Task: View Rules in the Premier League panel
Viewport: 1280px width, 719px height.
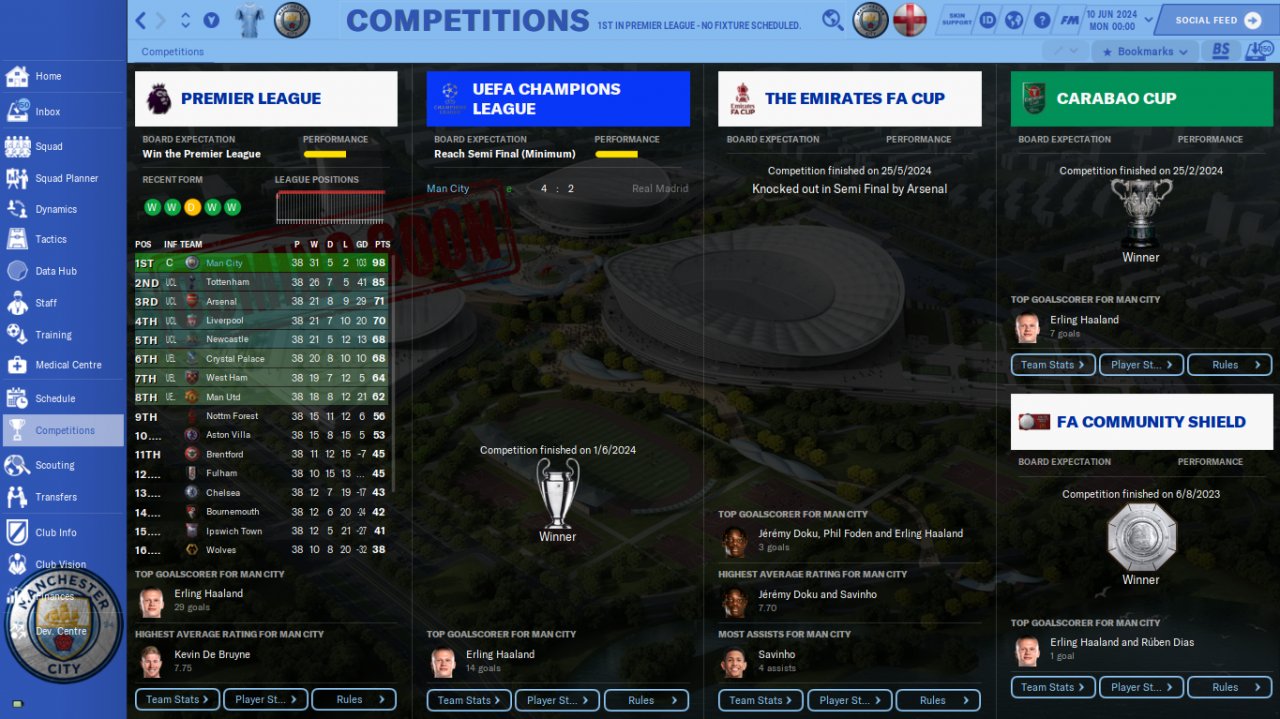Action: point(353,700)
